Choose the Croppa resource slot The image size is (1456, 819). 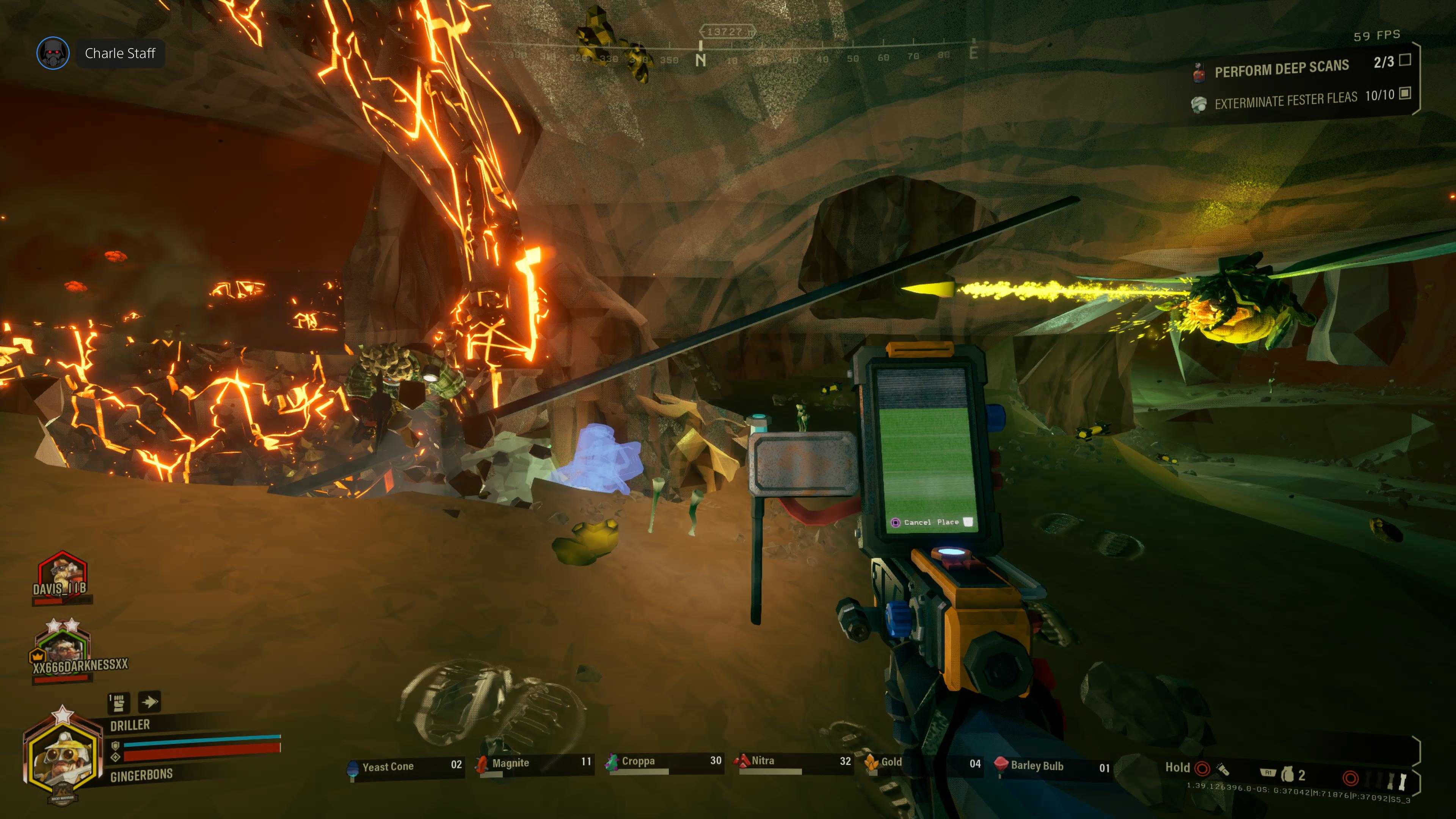pos(664,762)
